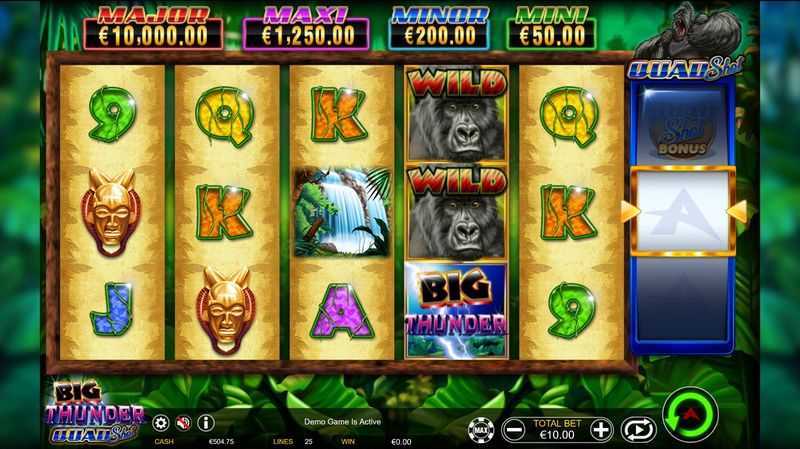Toggle the sound mute icon
This screenshot has height=449, width=800.
tap(183, 423)
